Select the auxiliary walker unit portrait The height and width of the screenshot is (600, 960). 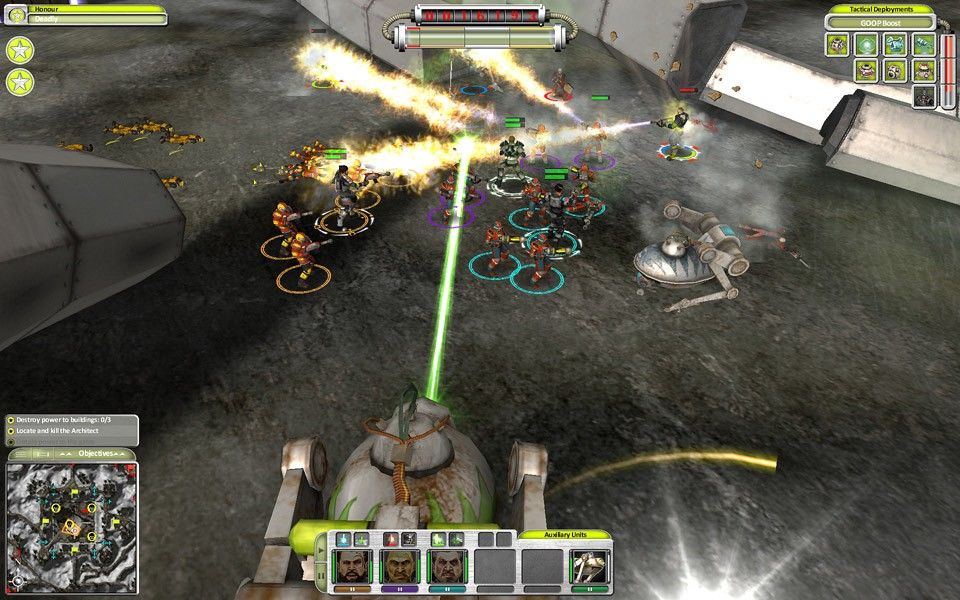[589, 565]
